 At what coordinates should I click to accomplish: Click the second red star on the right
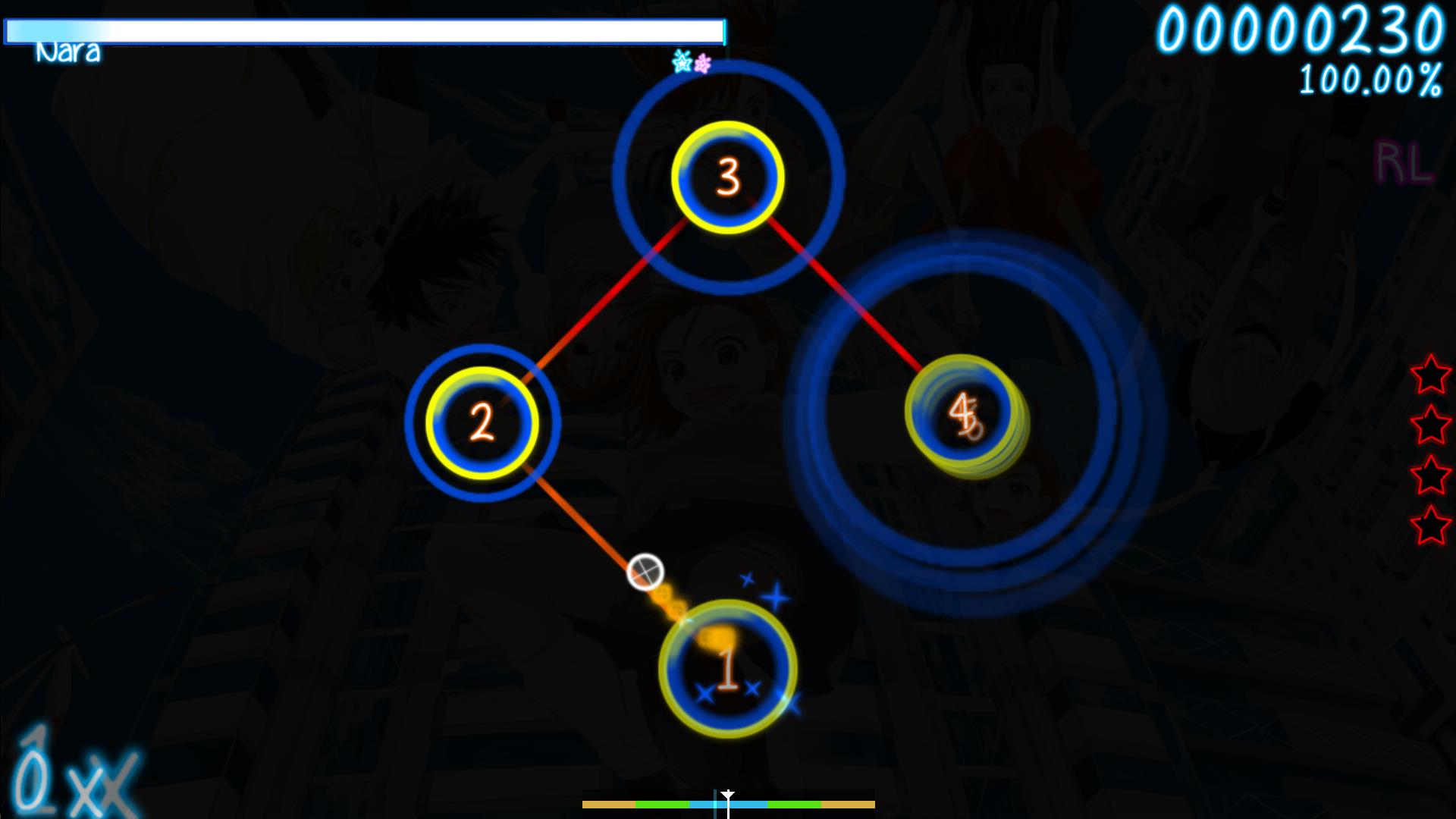1429,424
